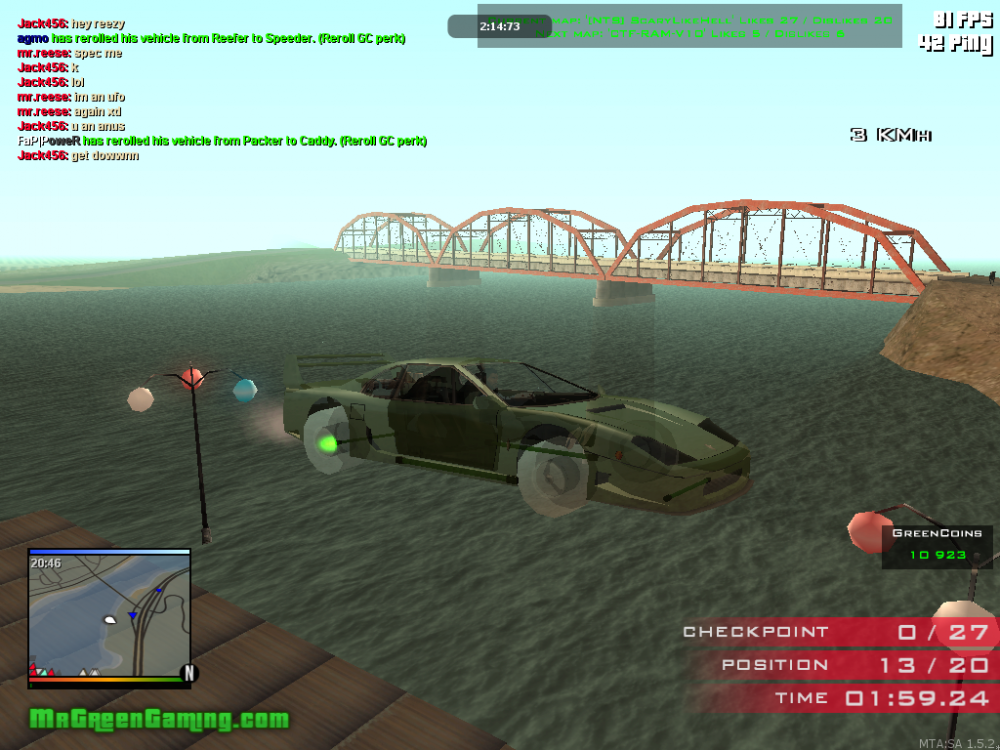Click the minimap radar

point(109,617)
